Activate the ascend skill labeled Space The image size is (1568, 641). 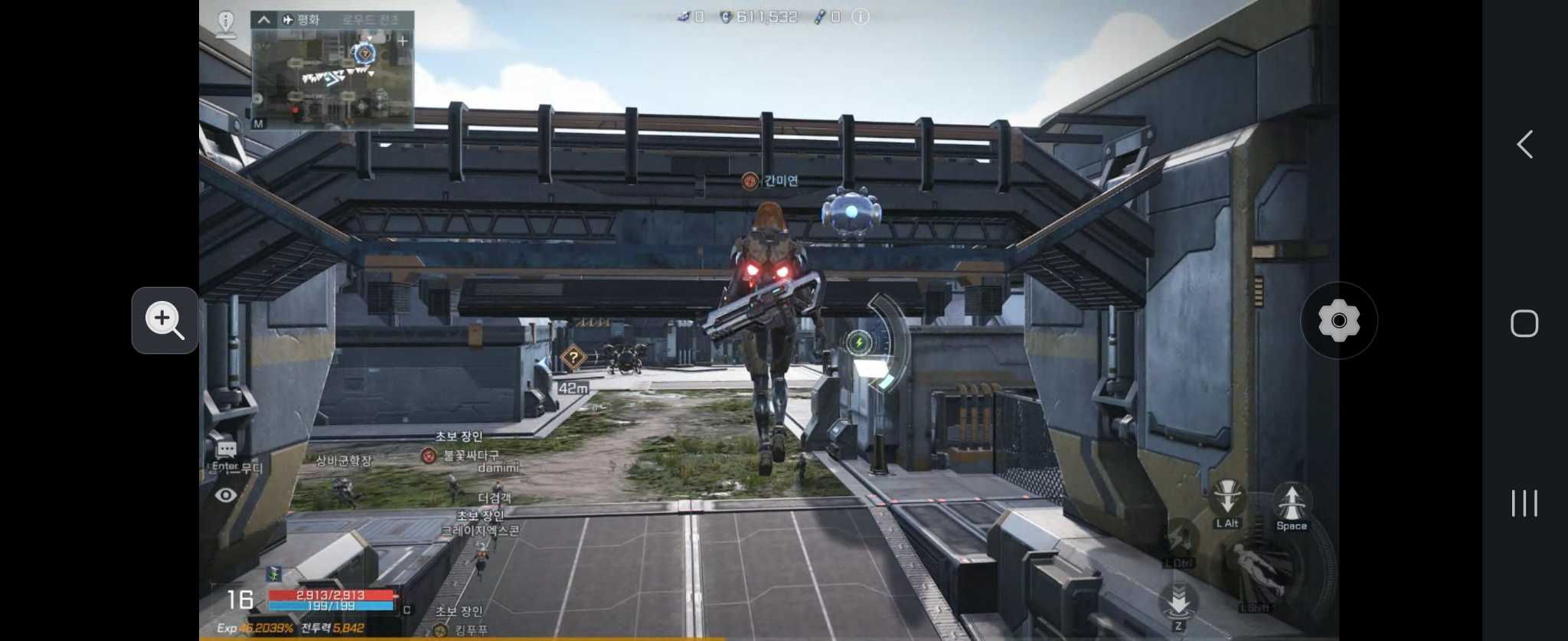(1292, 502)
